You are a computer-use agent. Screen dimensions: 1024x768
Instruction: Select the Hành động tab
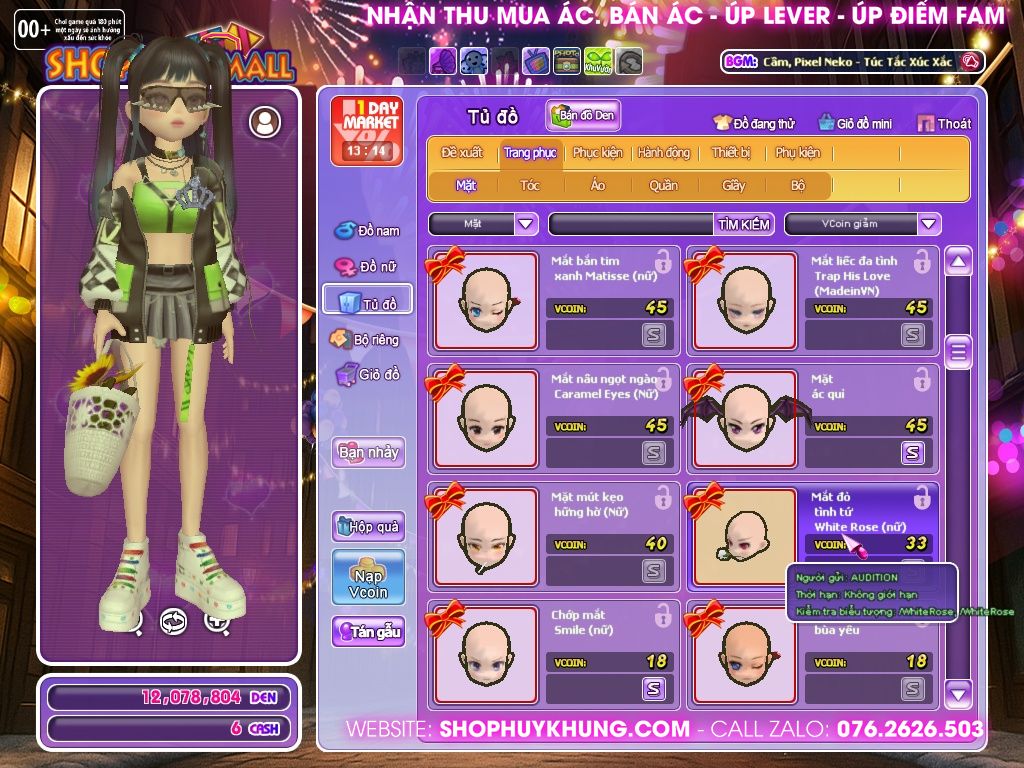663,153
